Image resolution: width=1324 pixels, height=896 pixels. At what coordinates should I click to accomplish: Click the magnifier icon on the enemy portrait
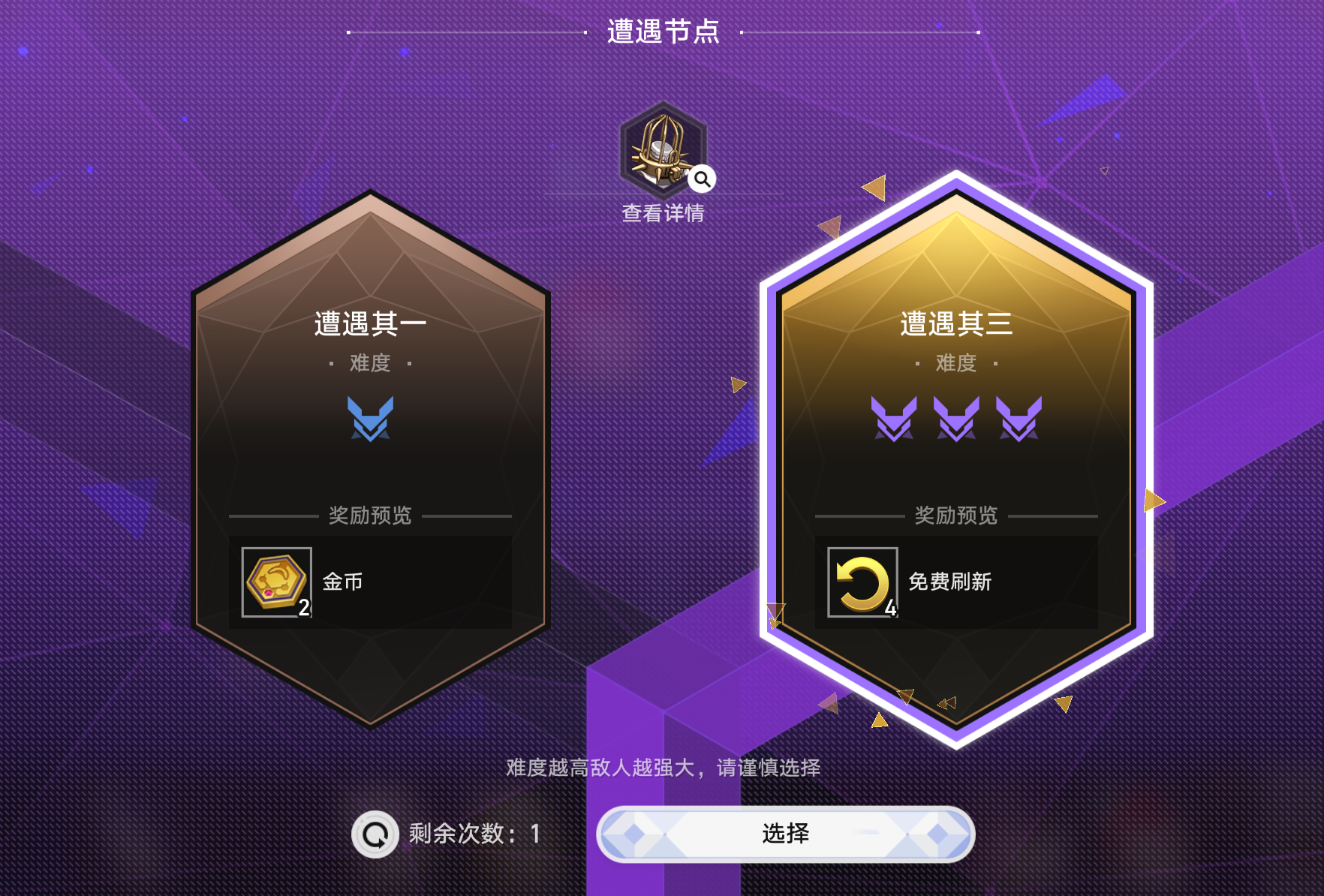701,178
